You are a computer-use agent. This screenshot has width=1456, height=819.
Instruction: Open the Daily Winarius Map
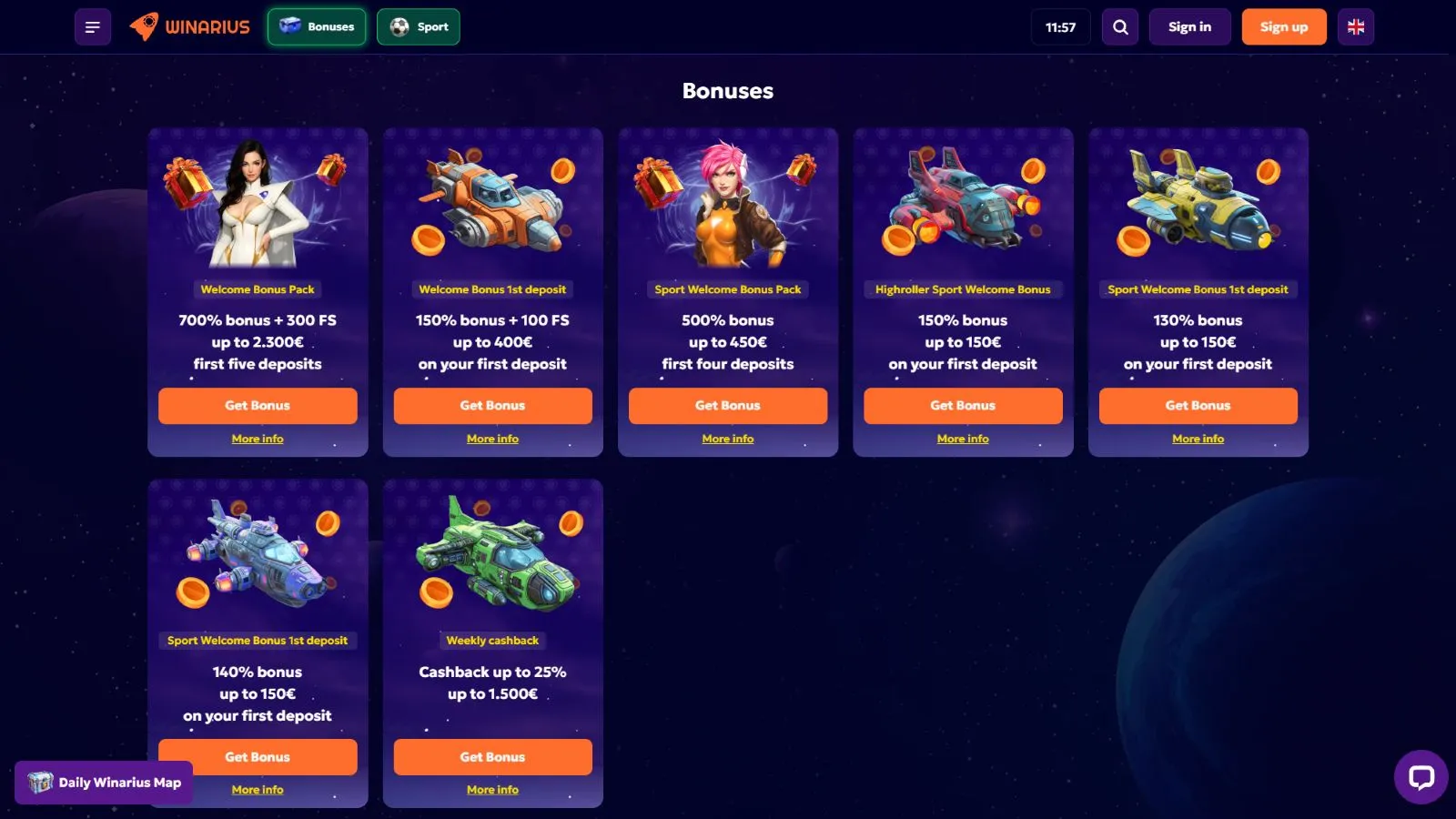click(104, 783)
